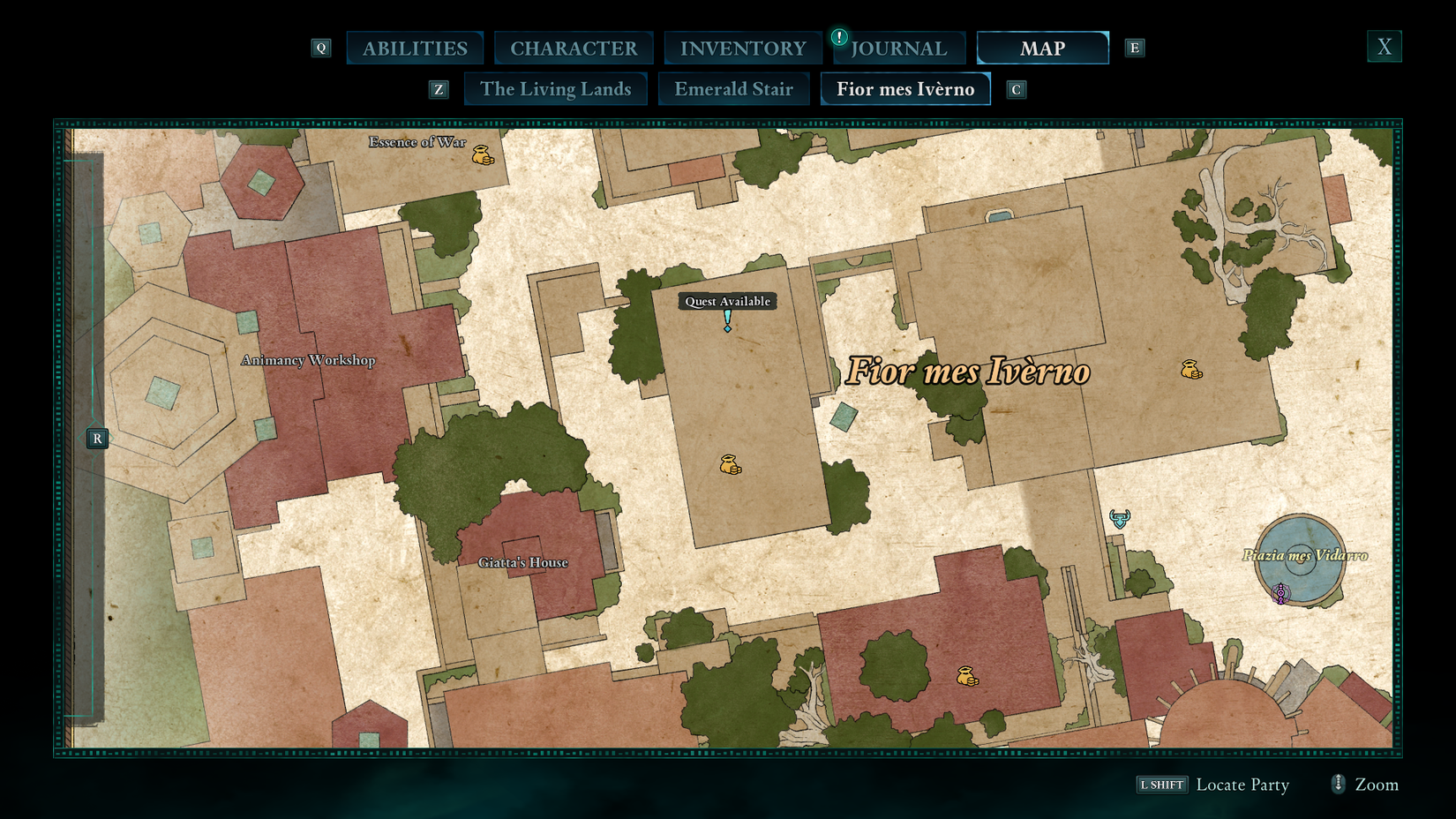Open the Emerald Stair area map
The width and height of the screenshot is (1456, 819).
[x=733, y=88]
